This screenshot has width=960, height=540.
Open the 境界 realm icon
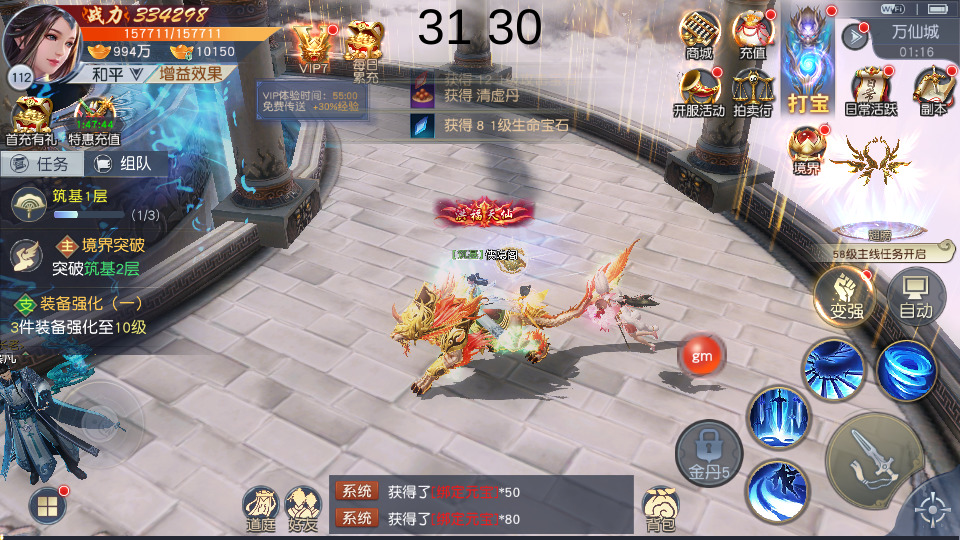coord(806,150)
